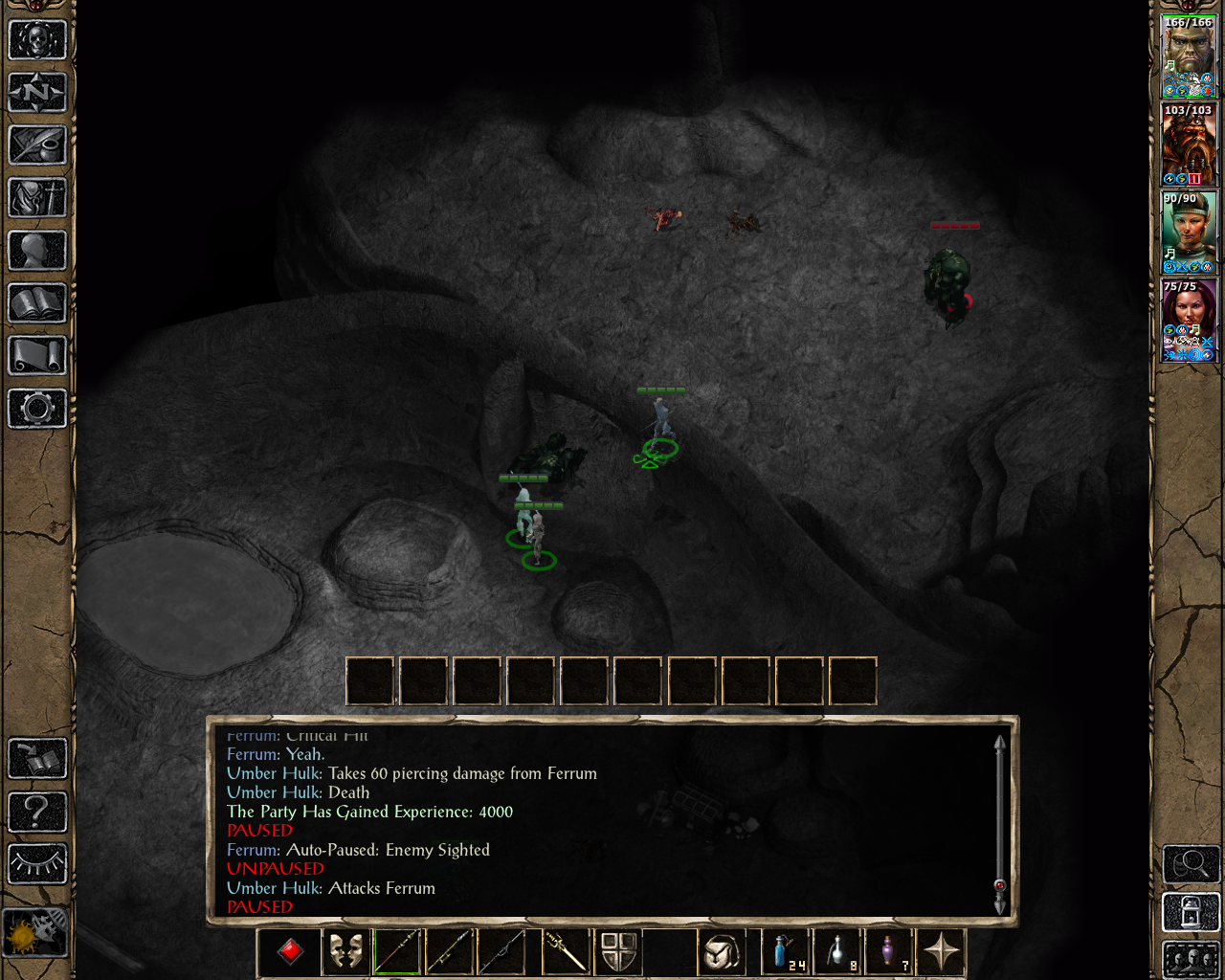Open the journal quill and inkwell
This screenshot has width=1225, height=980.
[37, 145]
